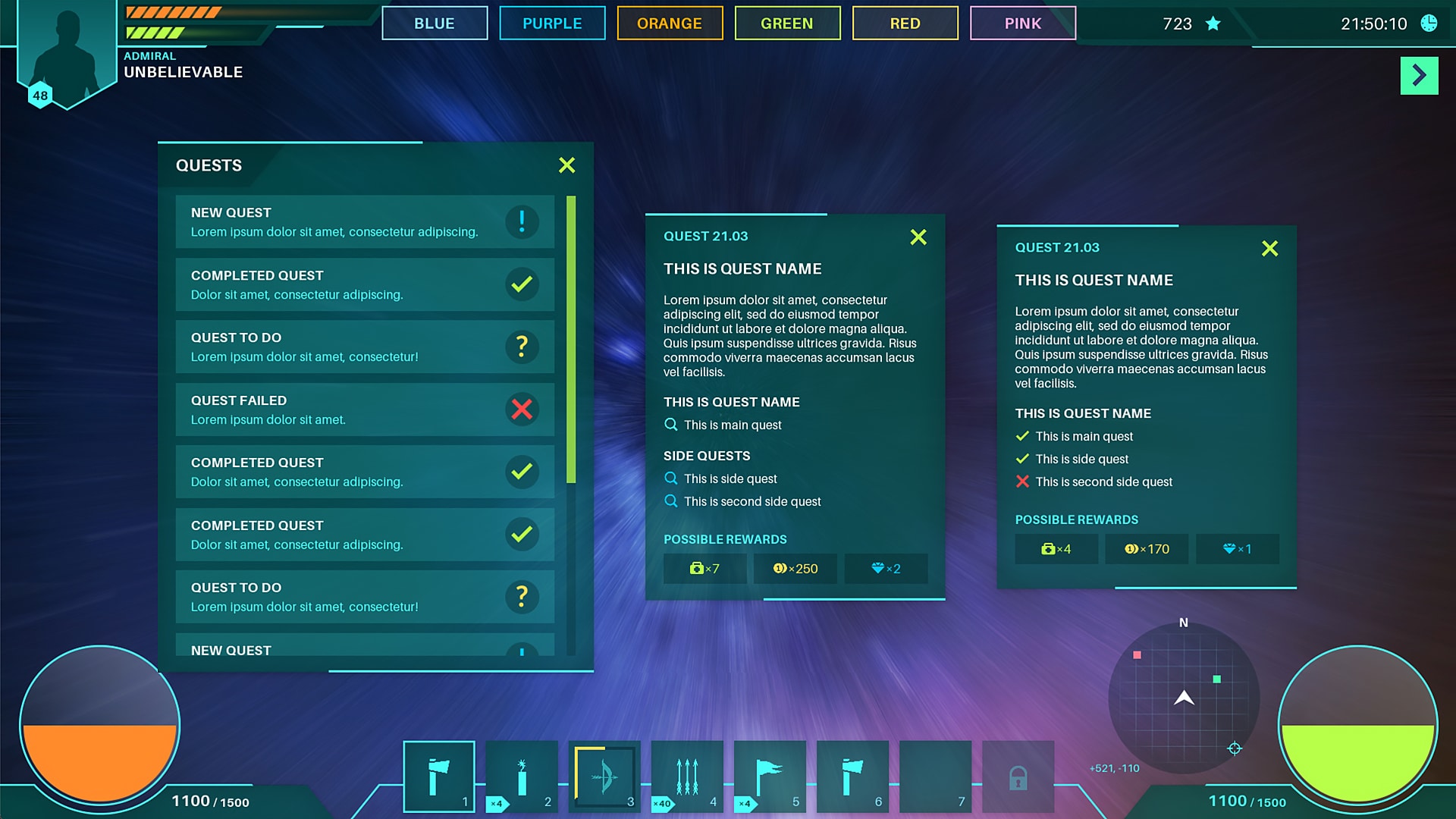Click the gem x2 reward in Quest 21.03
Image resolution: width=1456 pixels, height=819 pixels.
point(886,568)
